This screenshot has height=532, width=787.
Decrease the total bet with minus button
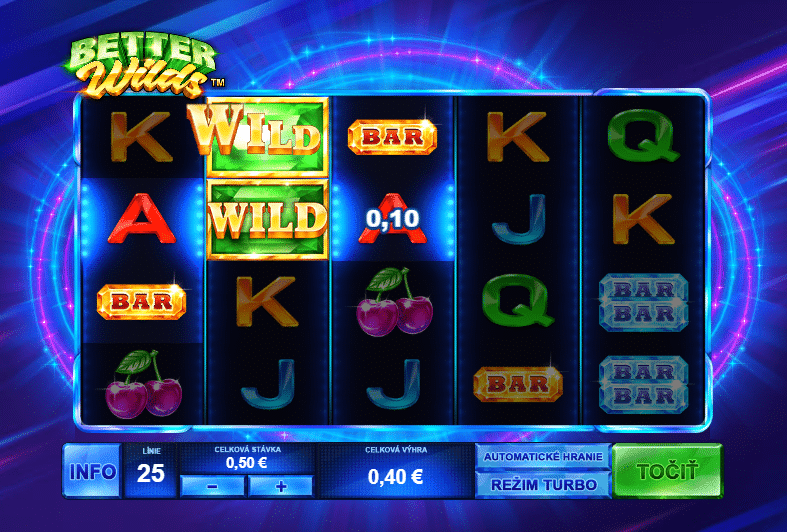pos(212,486)
